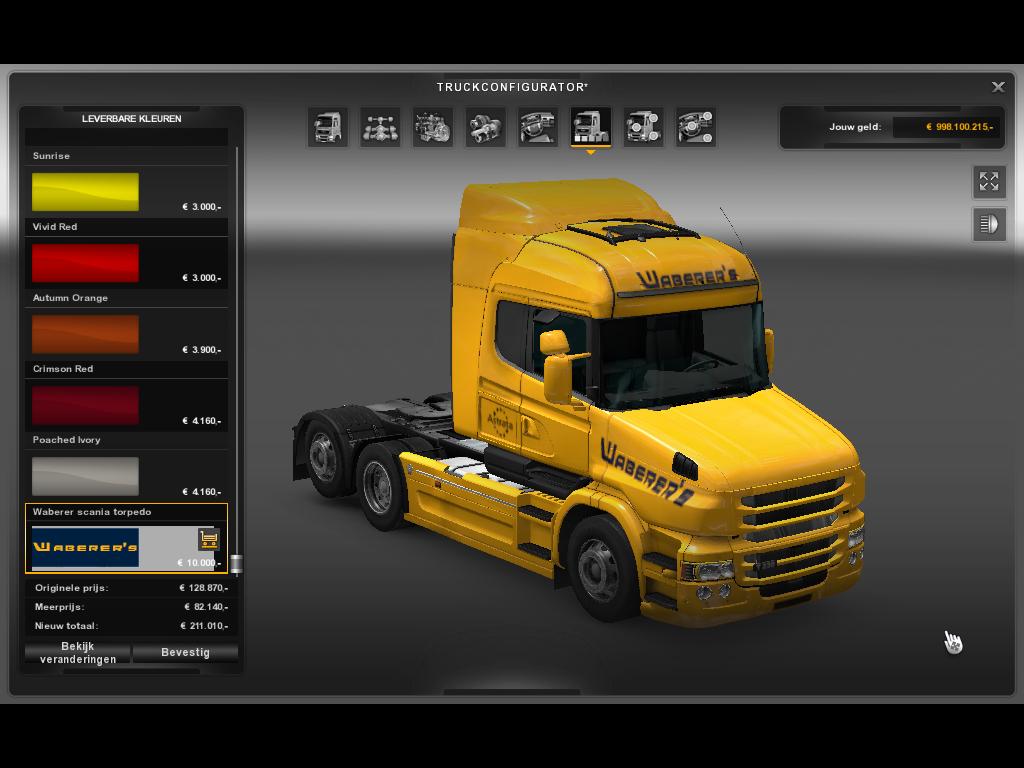The image size is (1024, 768).
Task: Pick the Autumn Orange paint swatch
Action: (x=85, y=334)
